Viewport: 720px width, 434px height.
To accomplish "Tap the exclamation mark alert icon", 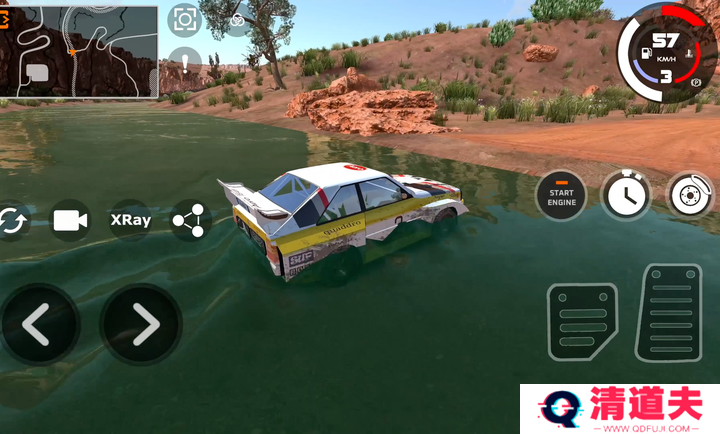I will (185, 65).
